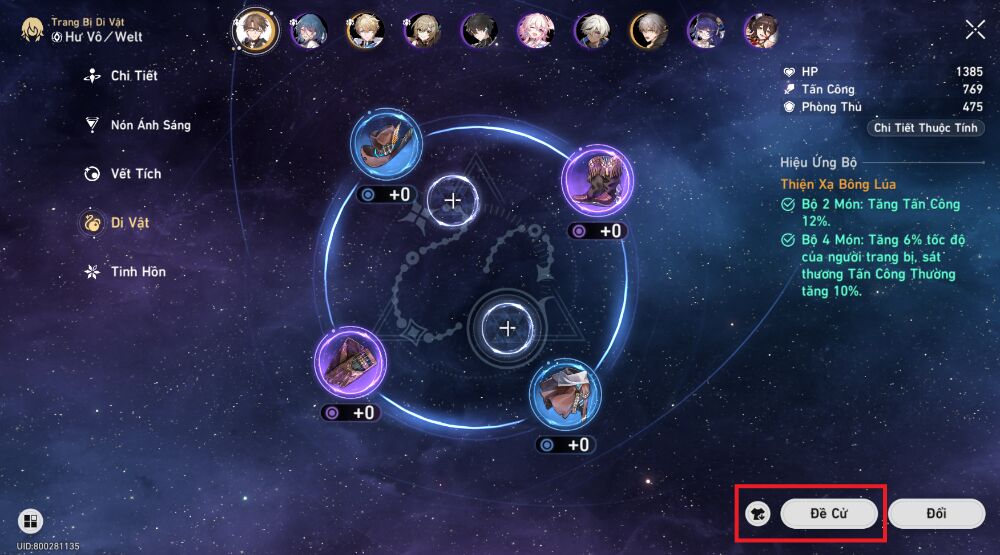Screen dimensions: 1000x555
Task: Close the relic screen with the X
Action: [975, 29]
